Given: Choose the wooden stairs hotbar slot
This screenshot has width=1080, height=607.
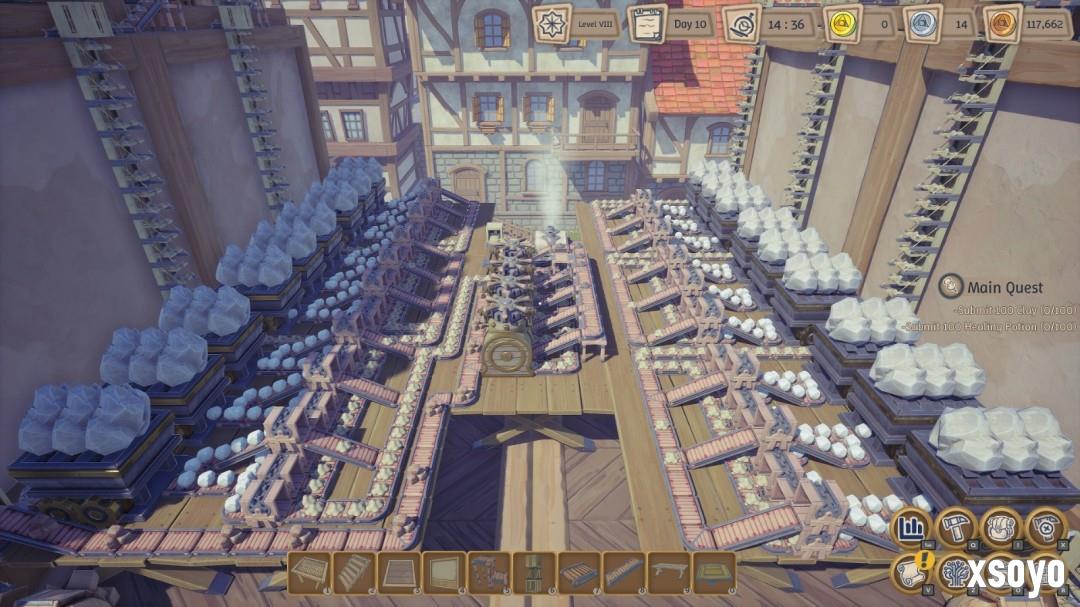Looking at the screenshot, I should tap(354, 573).
